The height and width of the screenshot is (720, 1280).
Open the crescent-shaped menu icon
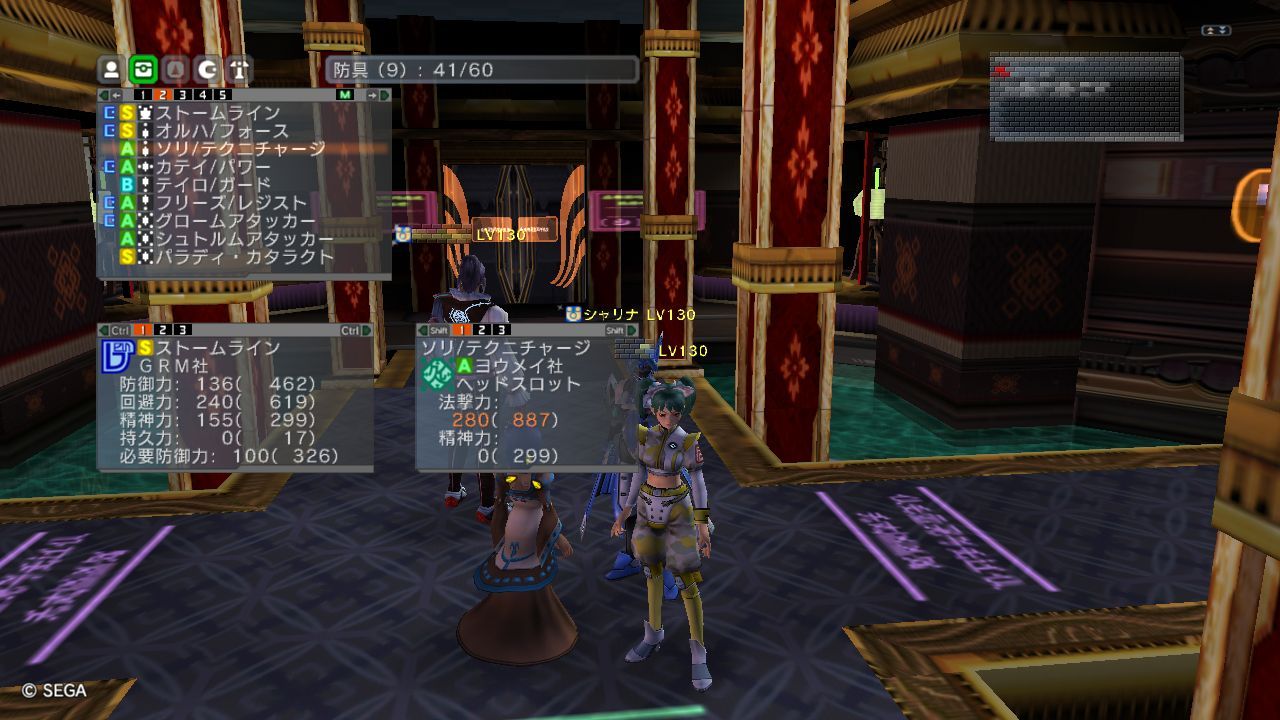[x=207, y=70]
